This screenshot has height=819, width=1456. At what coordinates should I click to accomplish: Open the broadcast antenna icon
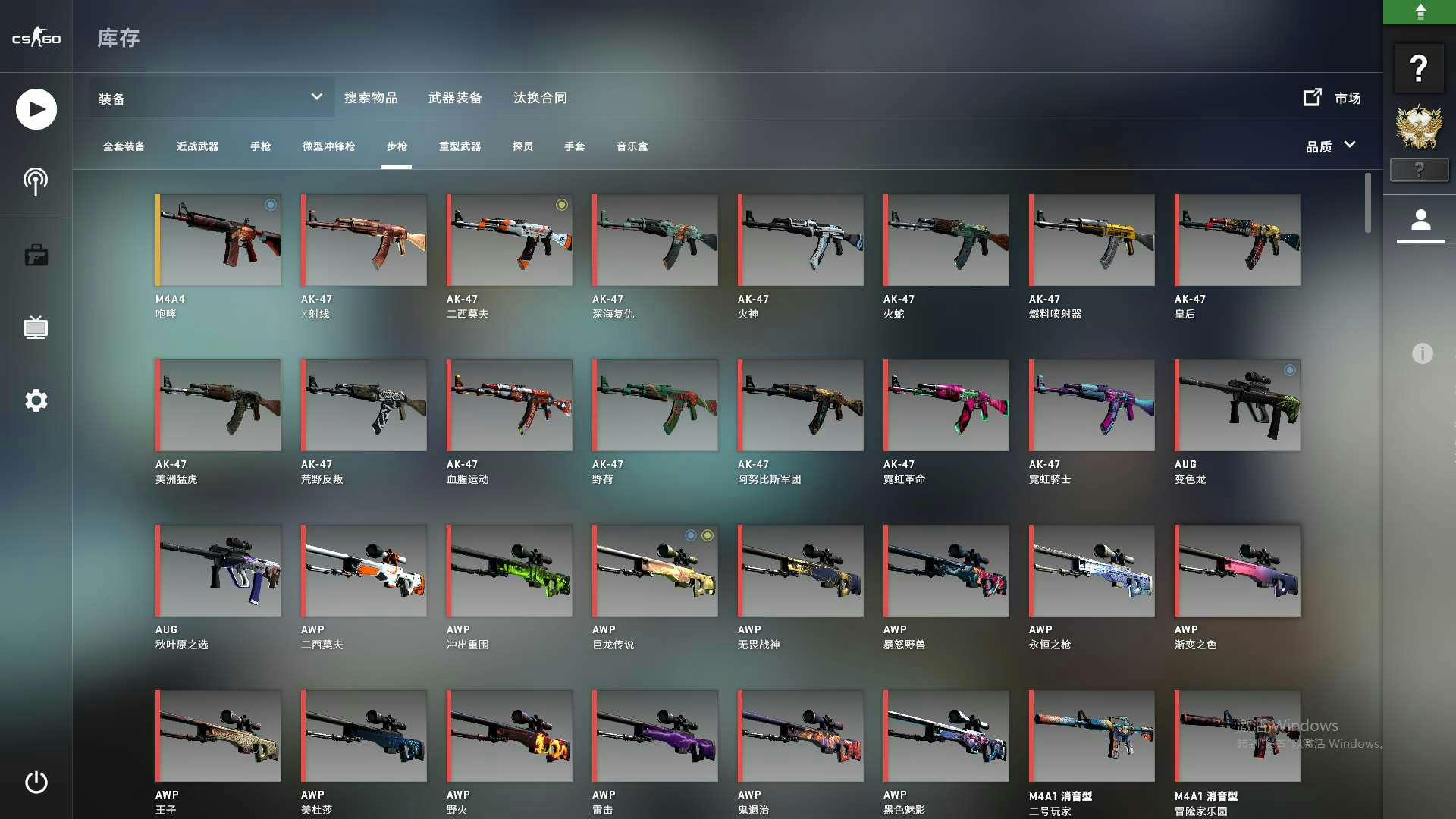click(36, 181)
